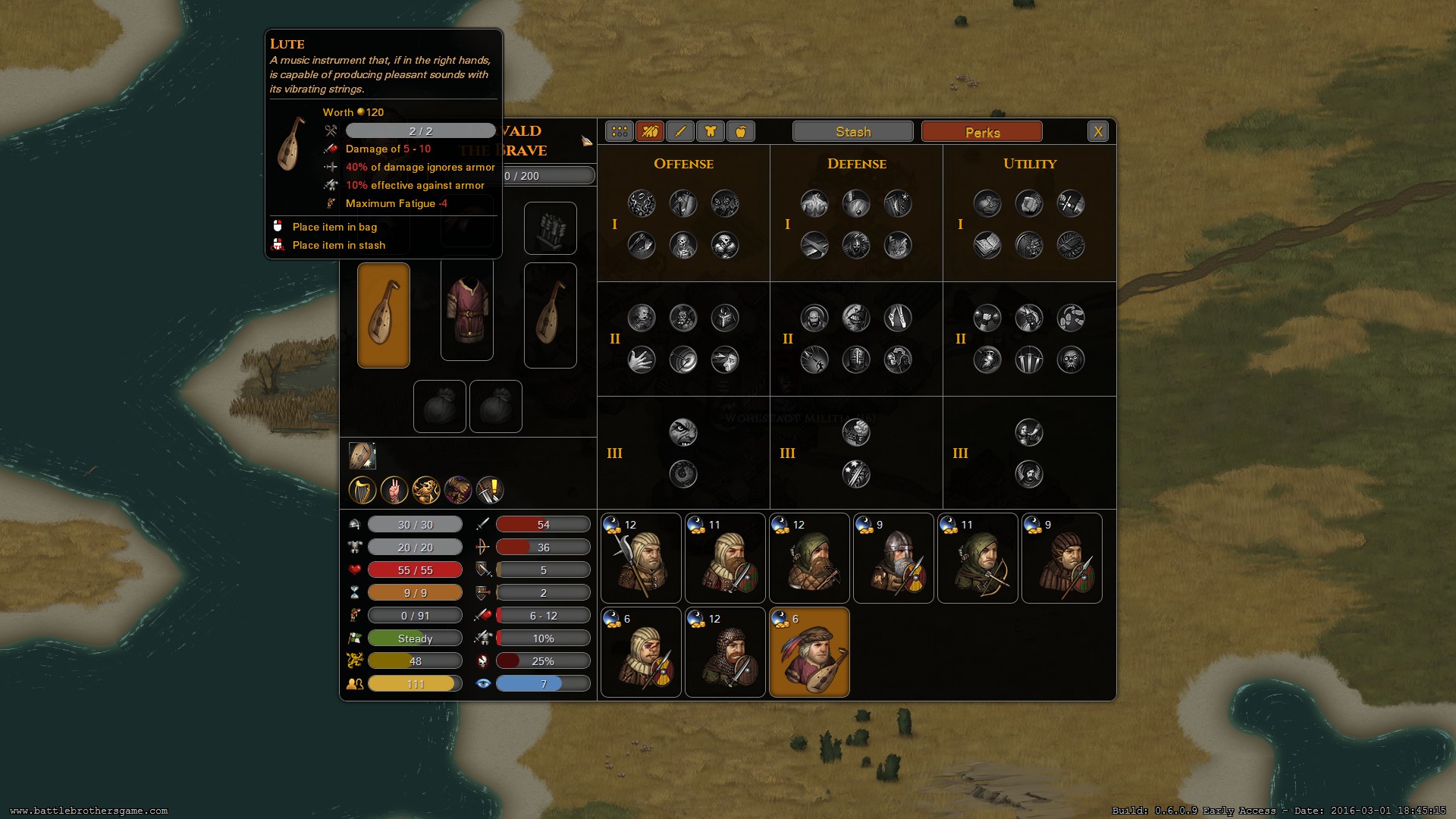The height and width of the screenshot is (819, 1456).
Task: Select the grey-bearded brother in nasal helmet
Action: 893,558
